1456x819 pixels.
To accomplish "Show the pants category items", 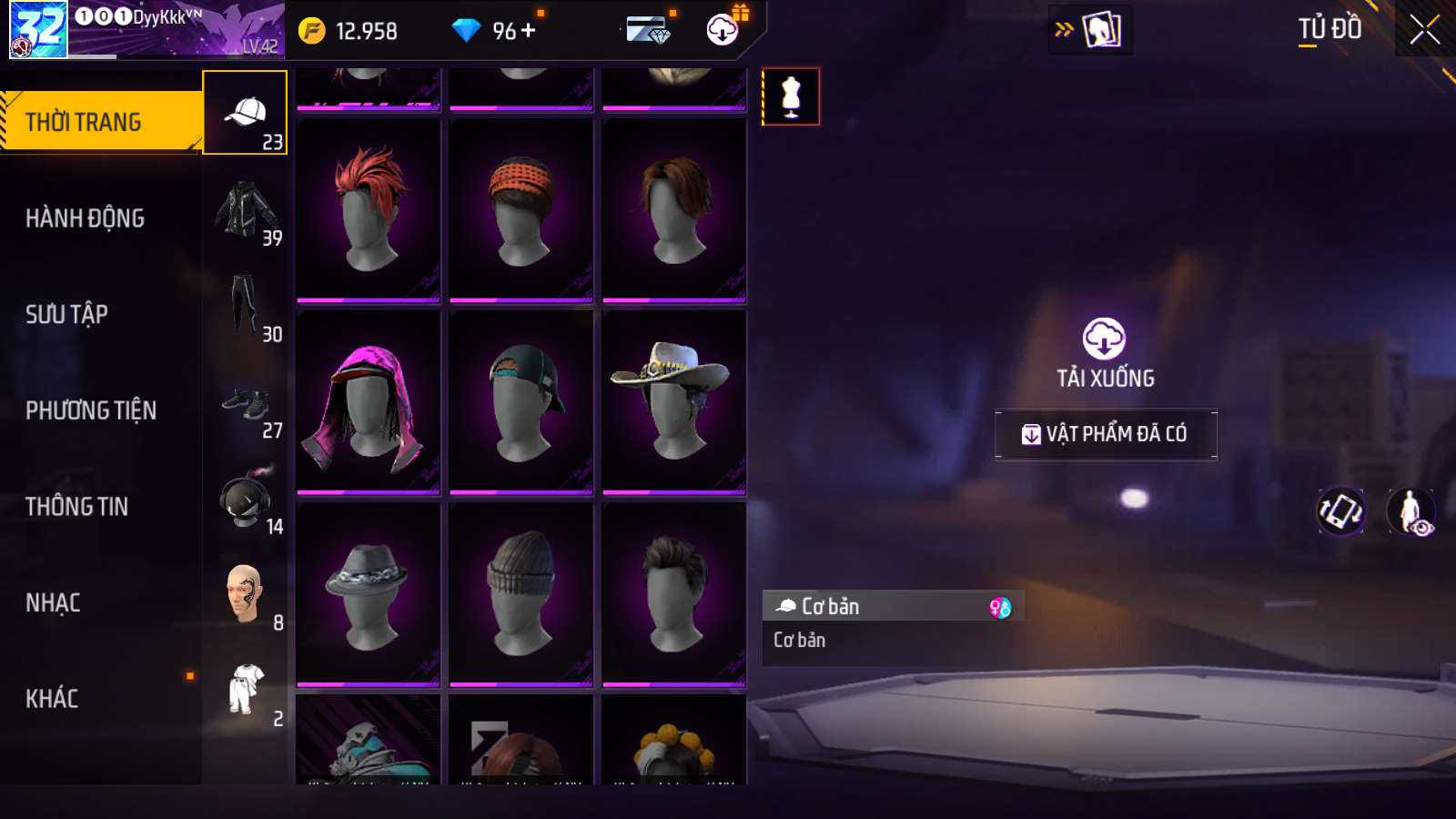I will pos(244,306).
